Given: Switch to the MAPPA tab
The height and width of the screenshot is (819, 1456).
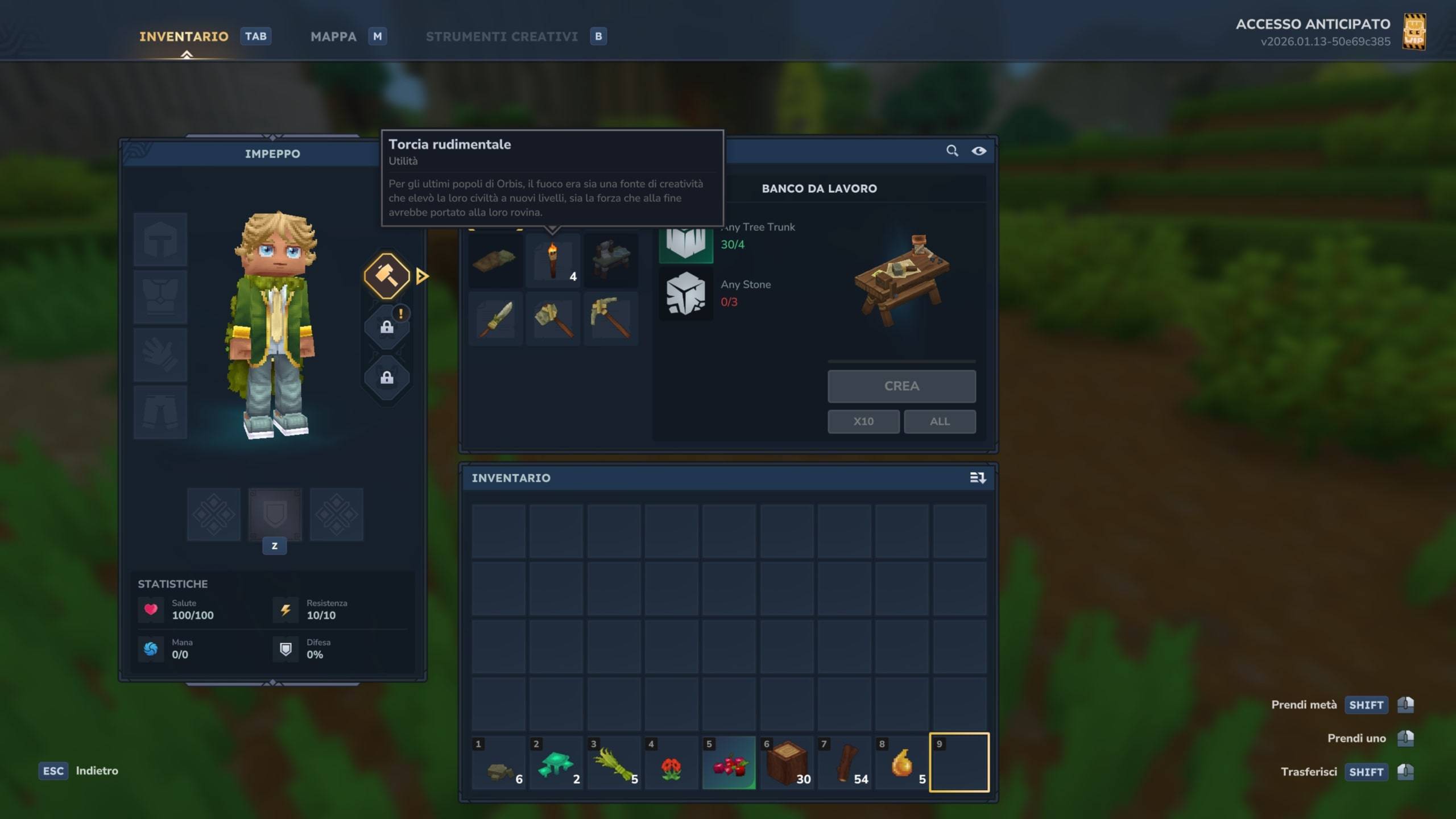Looking at the screenshot, I should click(333, 36).
